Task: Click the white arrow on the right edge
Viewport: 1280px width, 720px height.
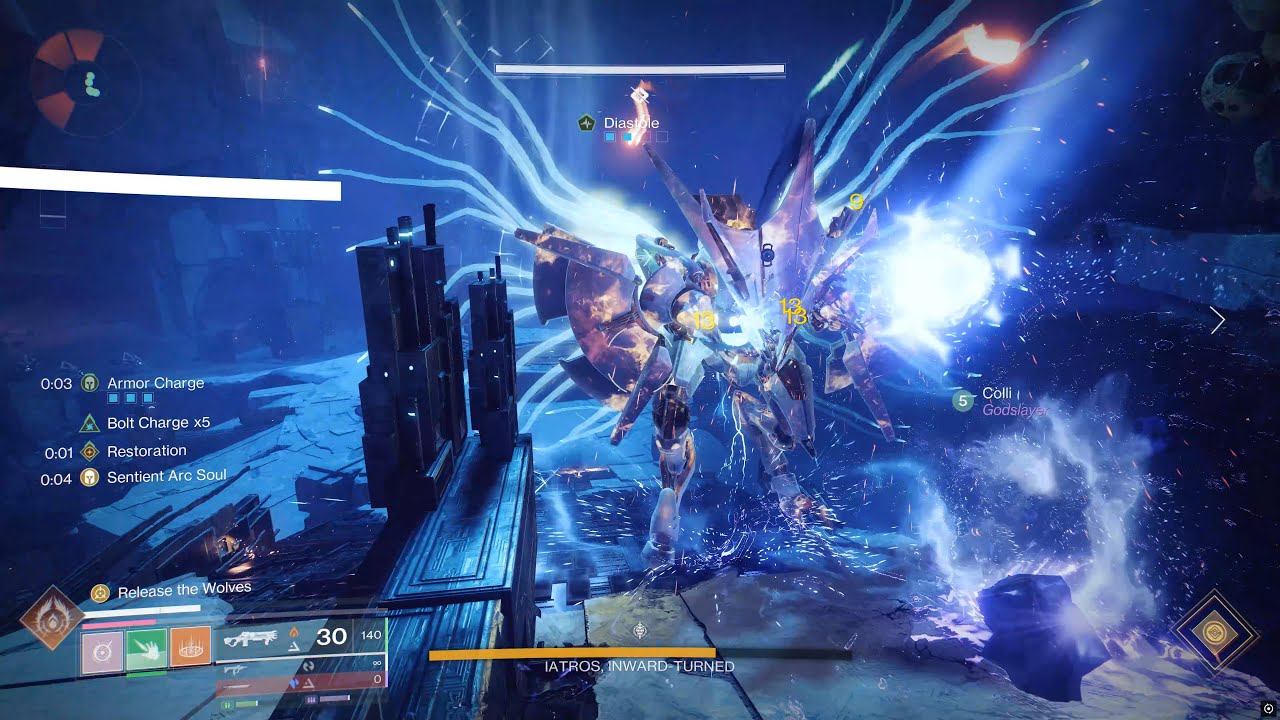Action: [1218, 320]
